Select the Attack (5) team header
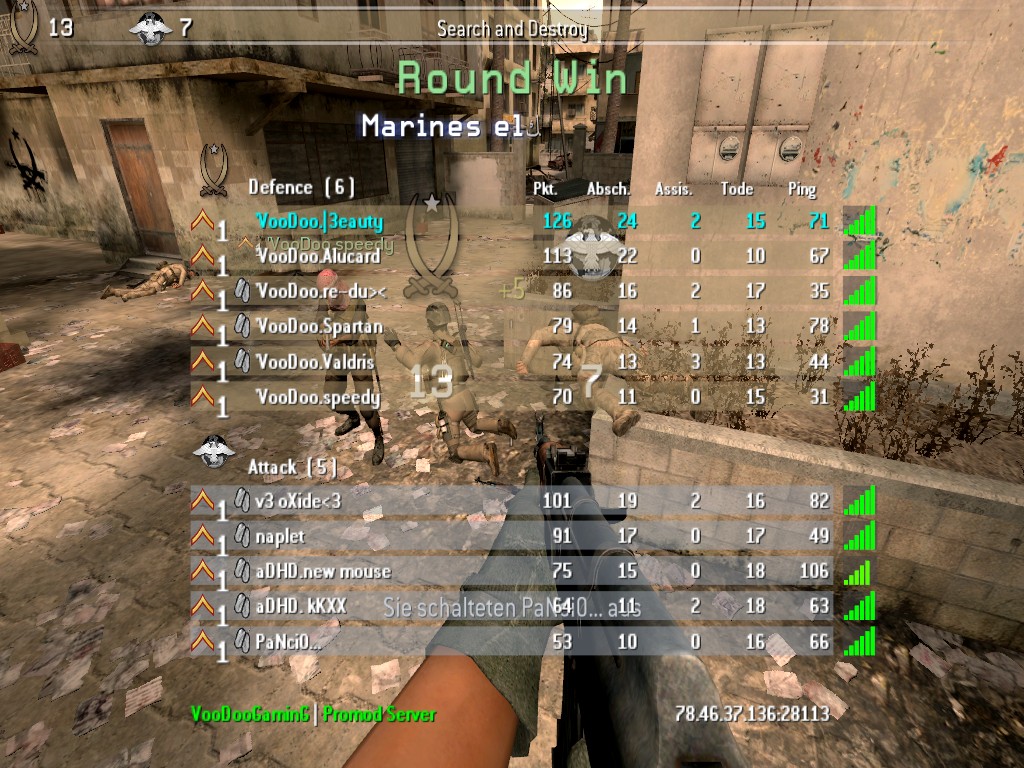This screenshot has width=1024, height=768. (x=292, y=467)
